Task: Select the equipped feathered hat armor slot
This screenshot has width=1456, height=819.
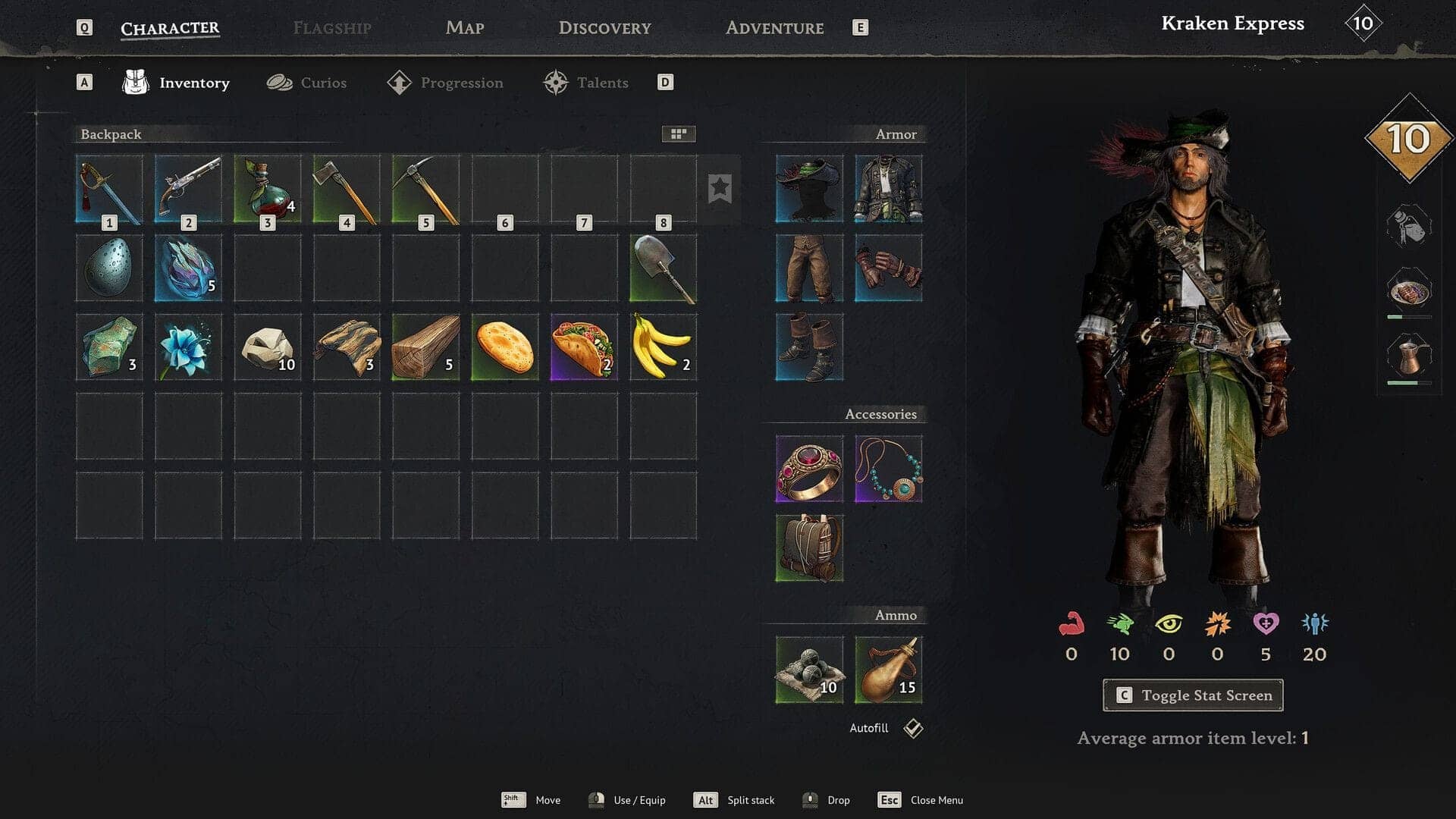Action: pyautogui.click(x=809, y=189)
